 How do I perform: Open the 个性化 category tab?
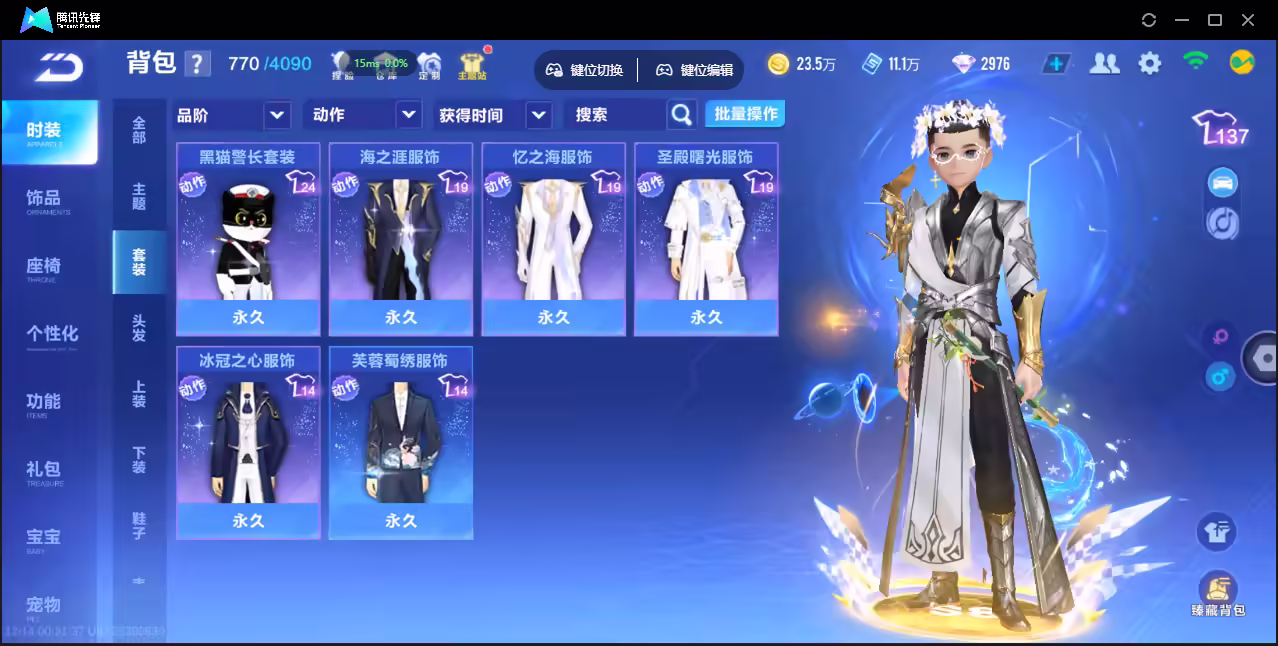click(52, 334)
